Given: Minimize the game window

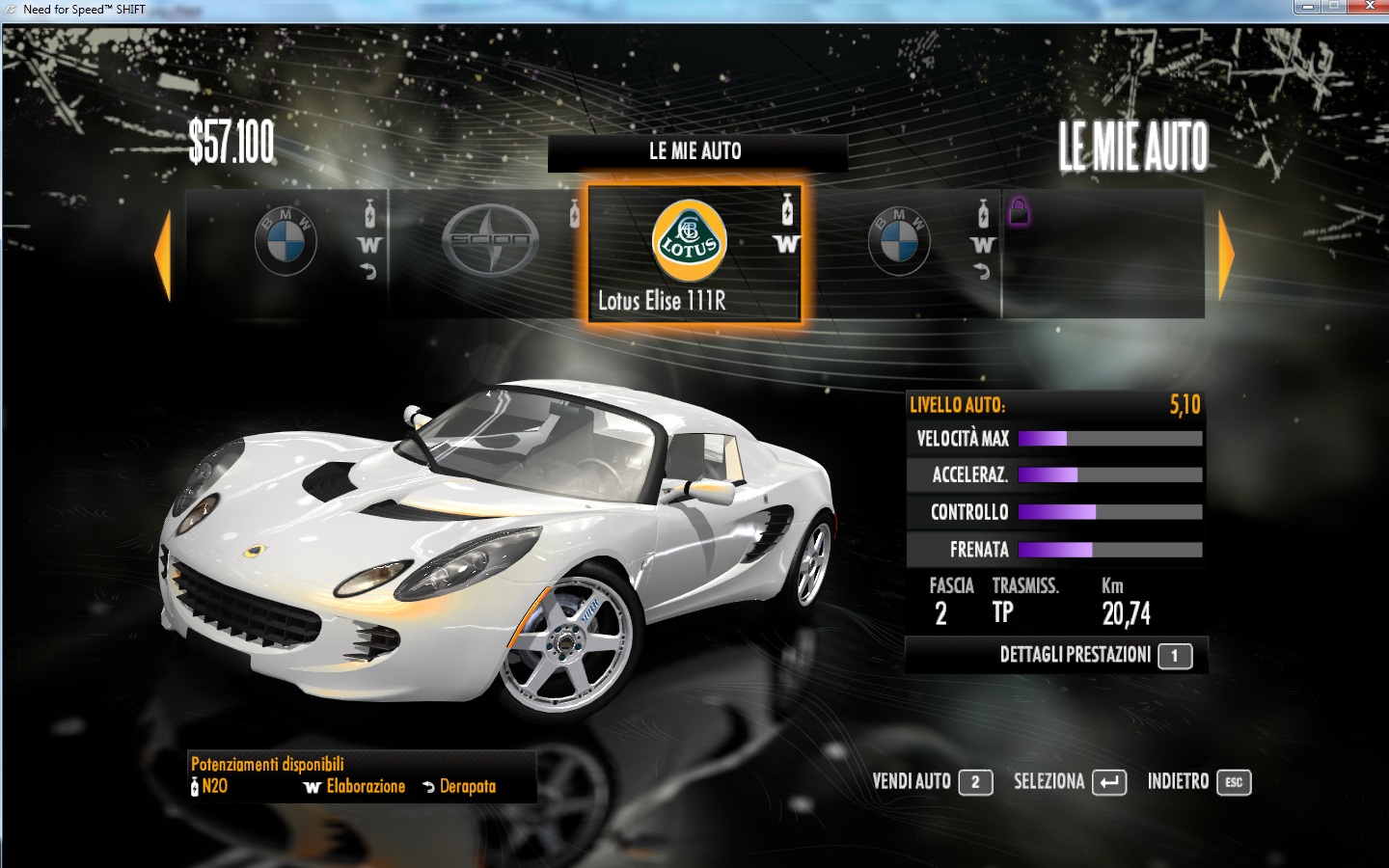Looking at the screenshot, I should pyautogui.click(x=1307, y=7).
